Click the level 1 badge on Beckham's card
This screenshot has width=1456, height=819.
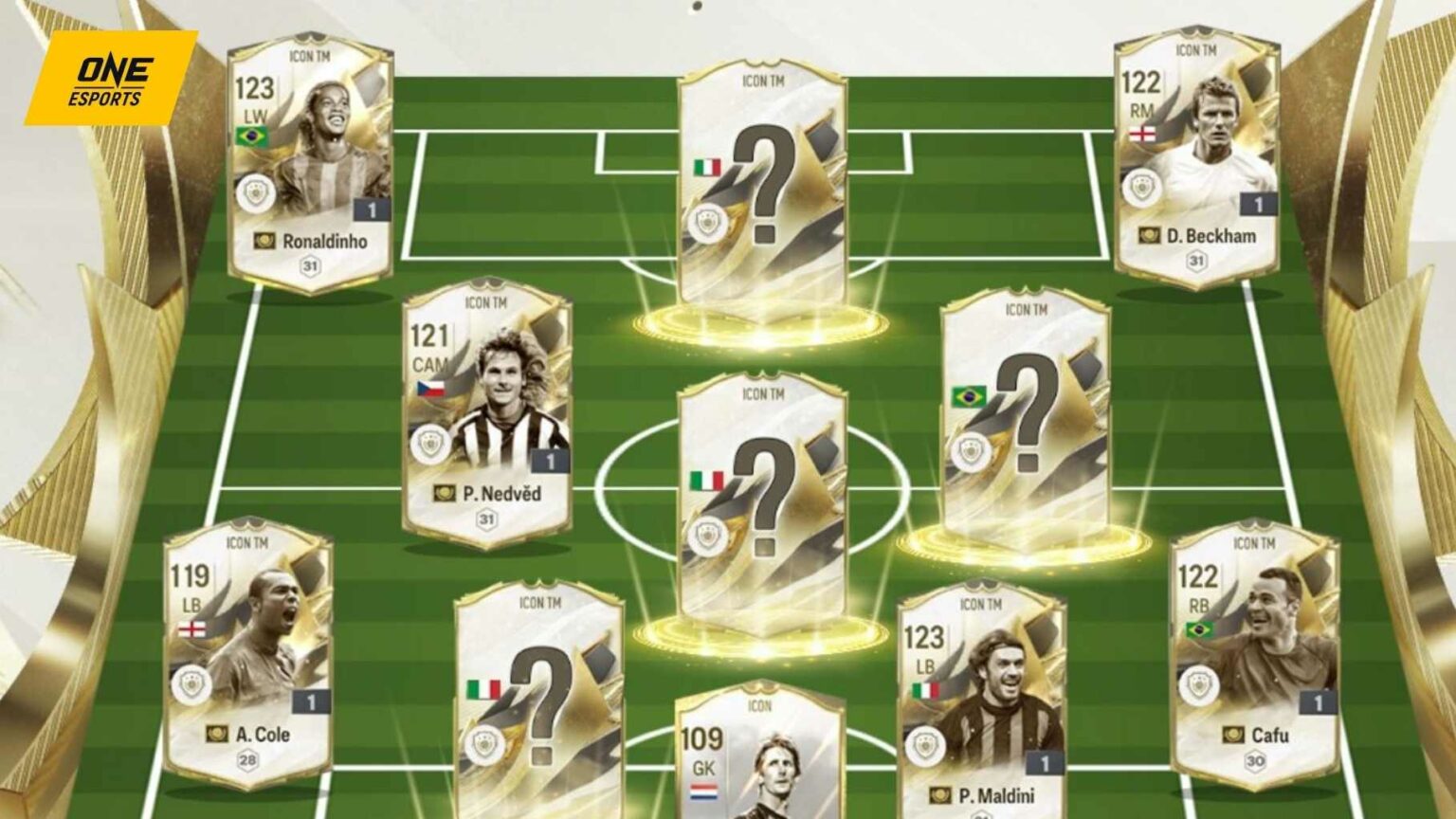pos(1258,202)
